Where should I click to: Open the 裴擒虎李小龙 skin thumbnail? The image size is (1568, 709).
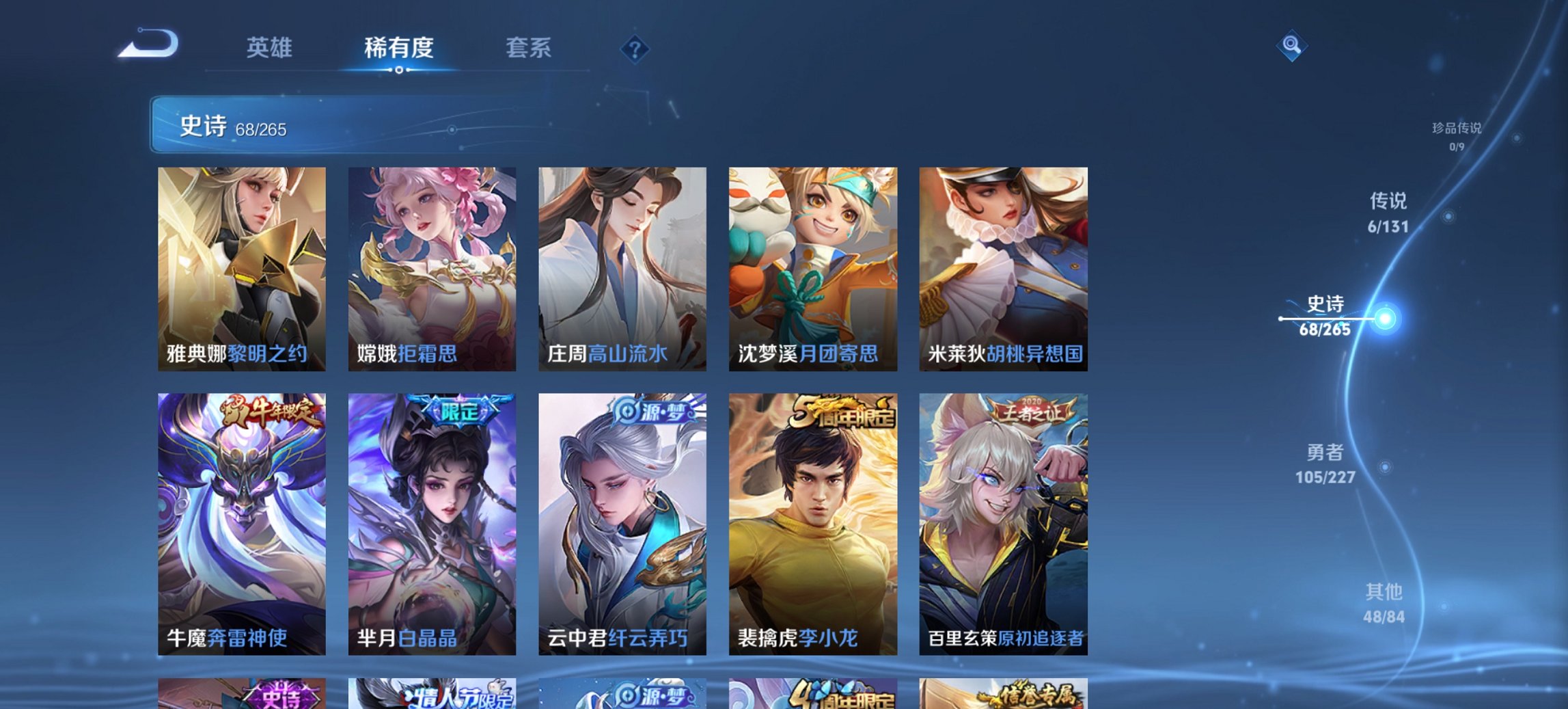coord(813,520)
